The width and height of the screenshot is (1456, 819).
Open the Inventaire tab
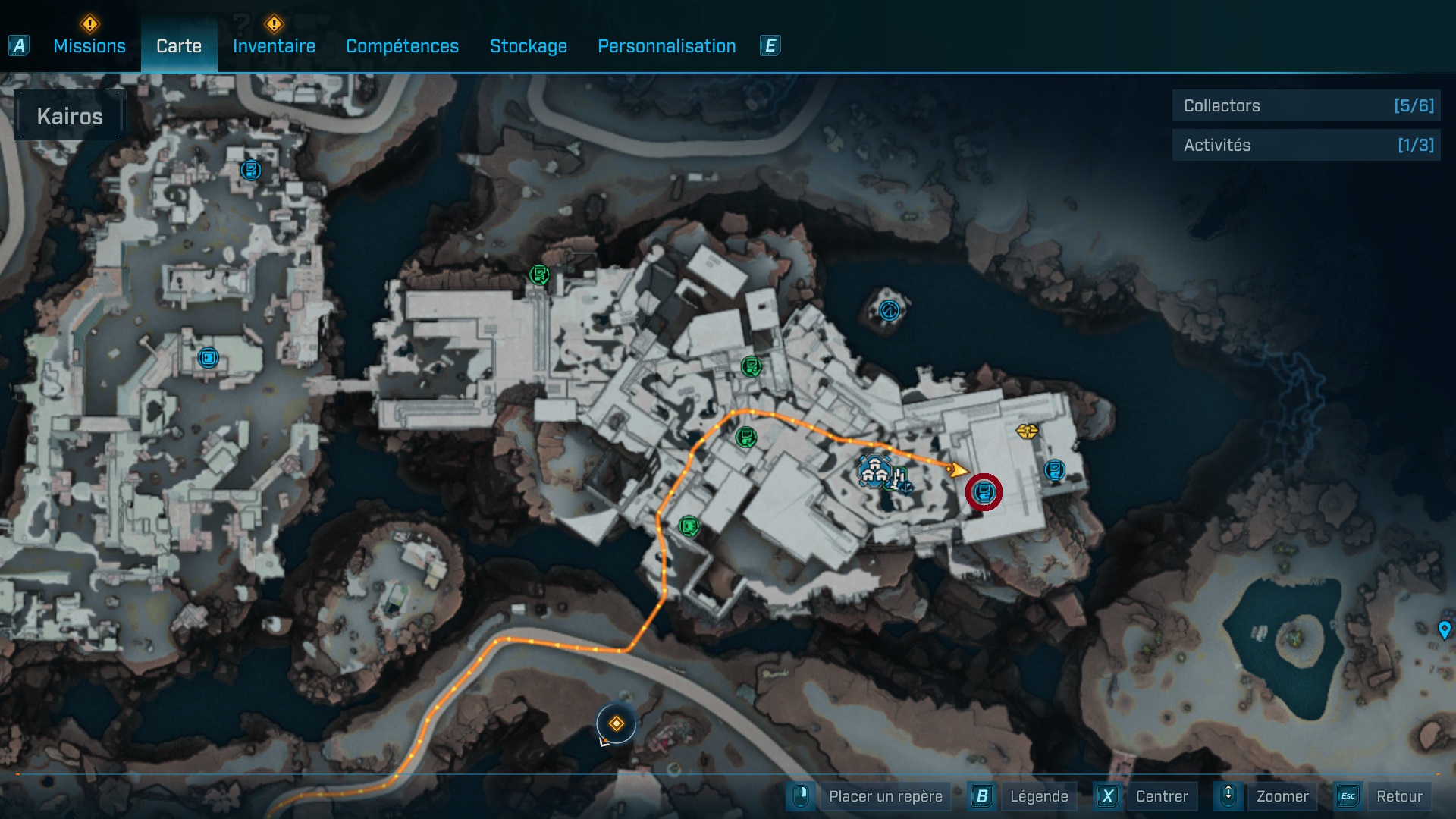pyautogui.click(x=274, y=46)
